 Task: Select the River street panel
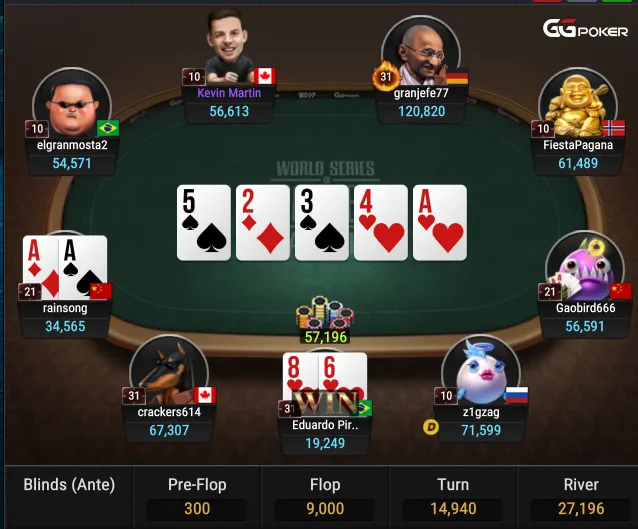[x=581, y=497]
